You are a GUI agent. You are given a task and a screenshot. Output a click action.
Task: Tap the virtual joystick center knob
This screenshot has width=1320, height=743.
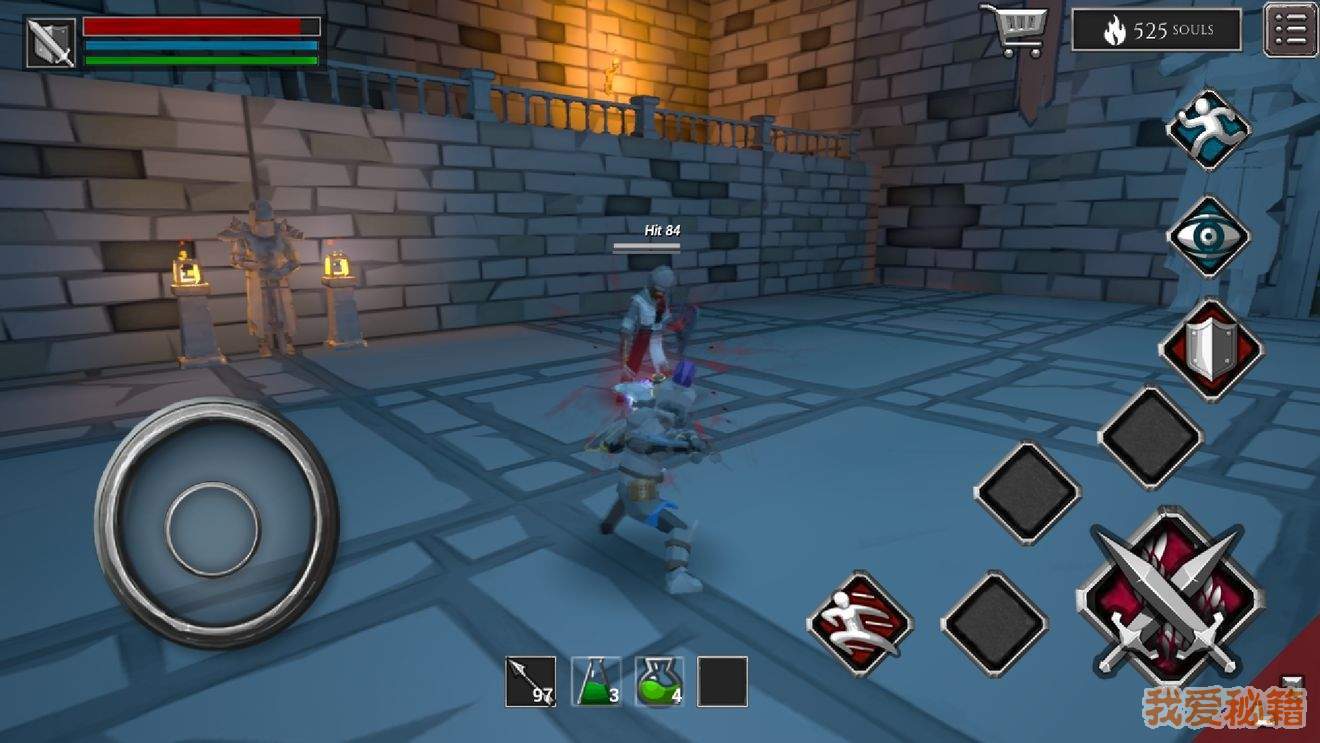[213, 528]
